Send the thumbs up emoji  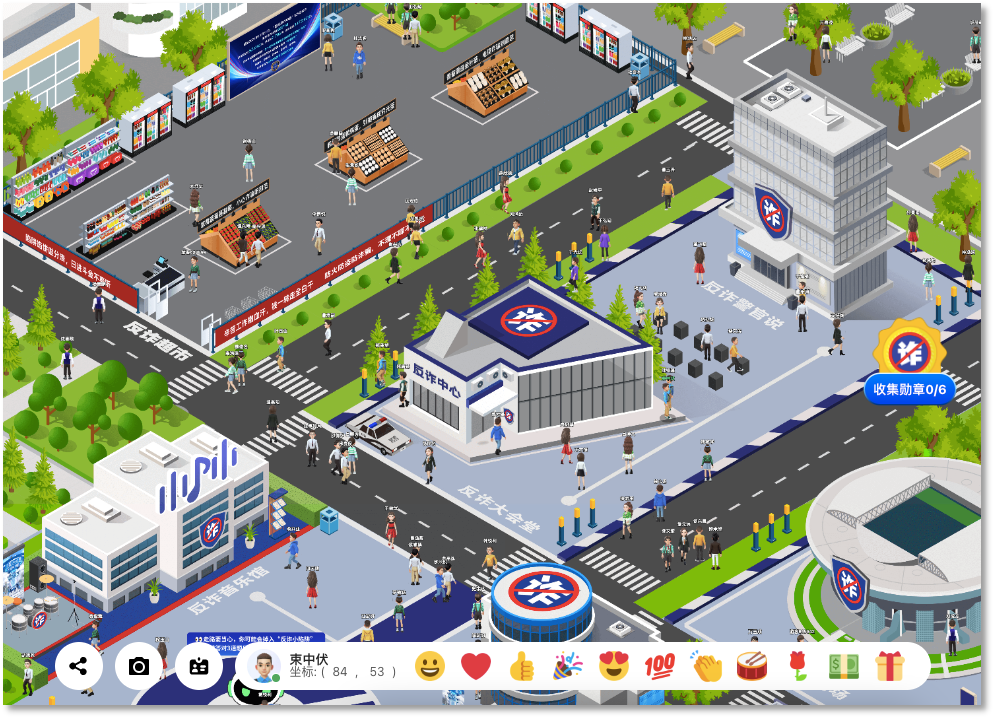click(522, 666)
